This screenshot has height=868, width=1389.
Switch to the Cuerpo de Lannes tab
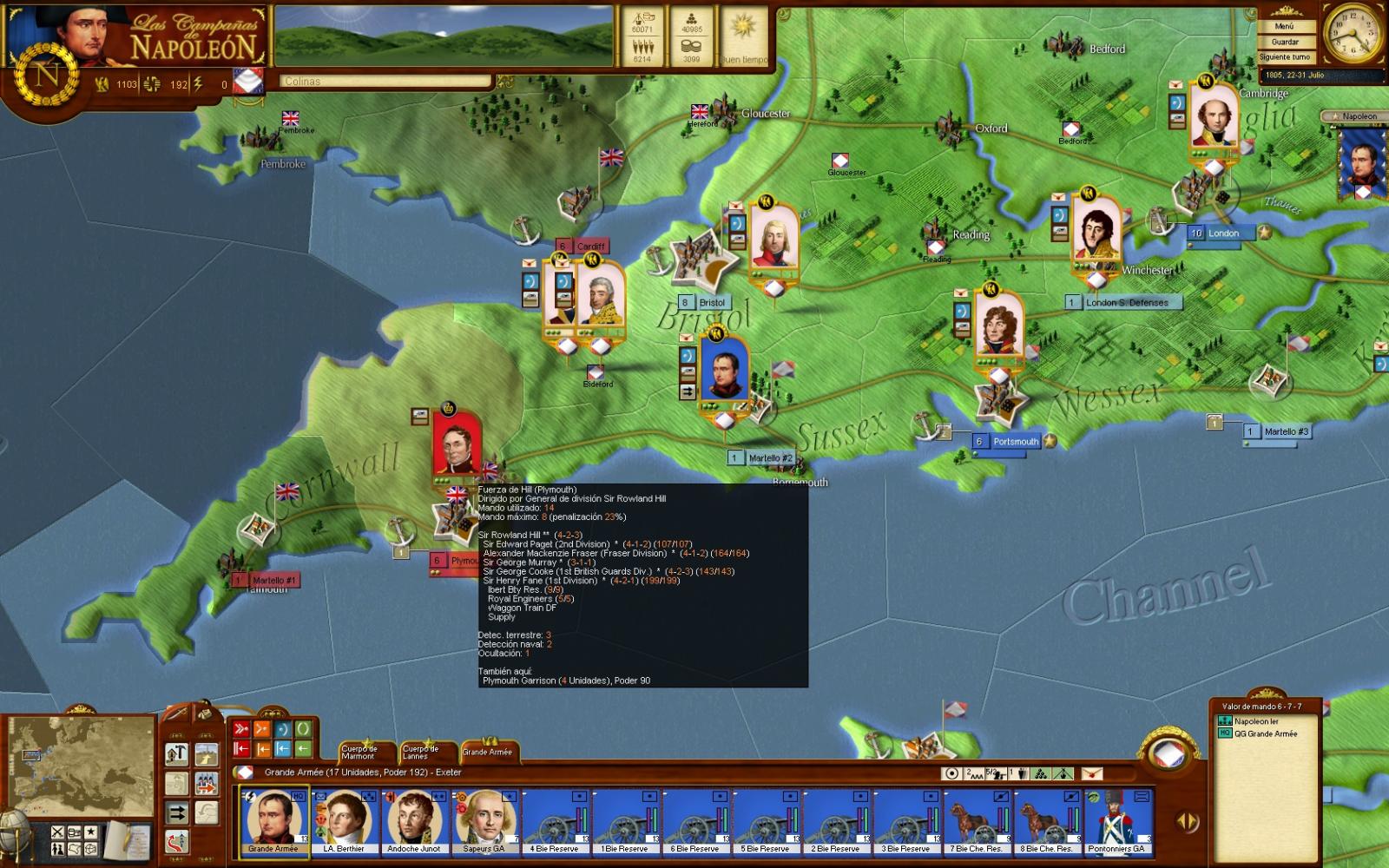[x=421, y=752]
